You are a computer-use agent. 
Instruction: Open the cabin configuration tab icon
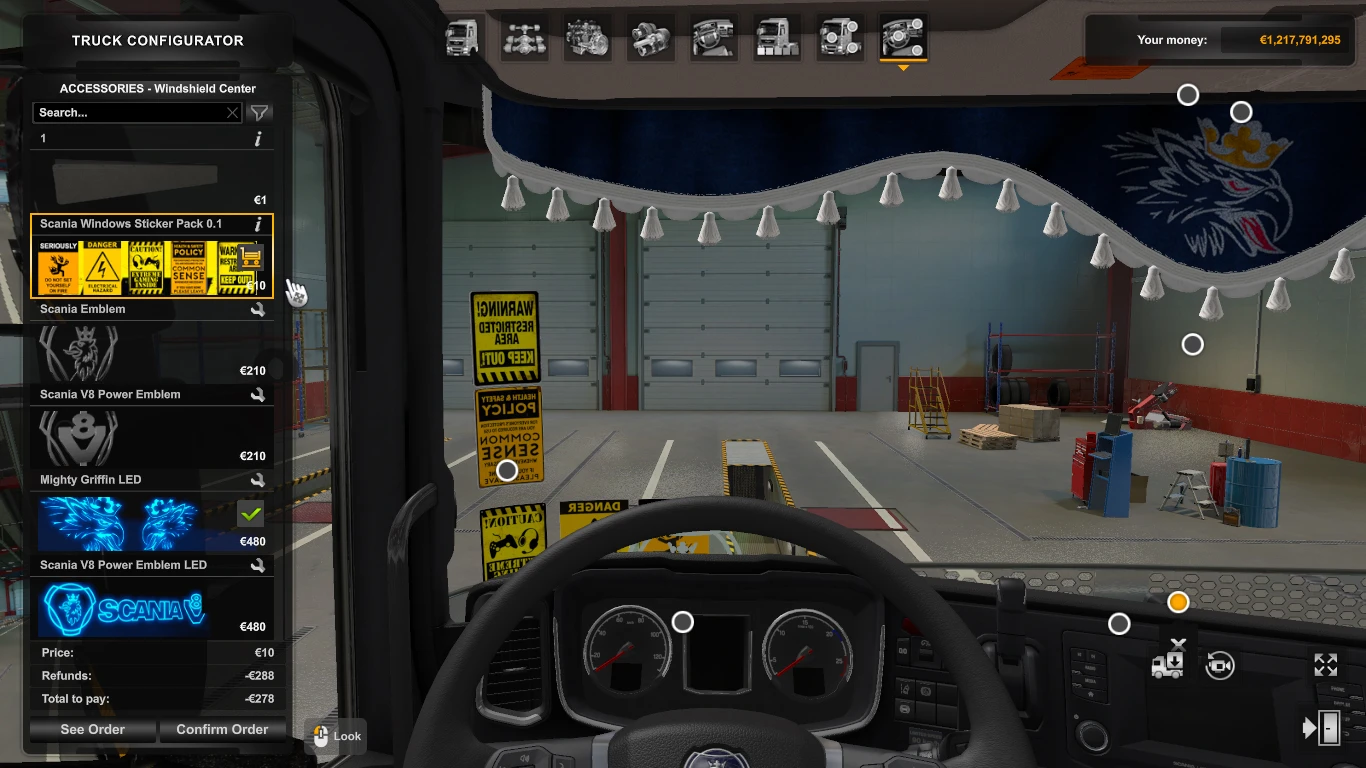(461, 37)
